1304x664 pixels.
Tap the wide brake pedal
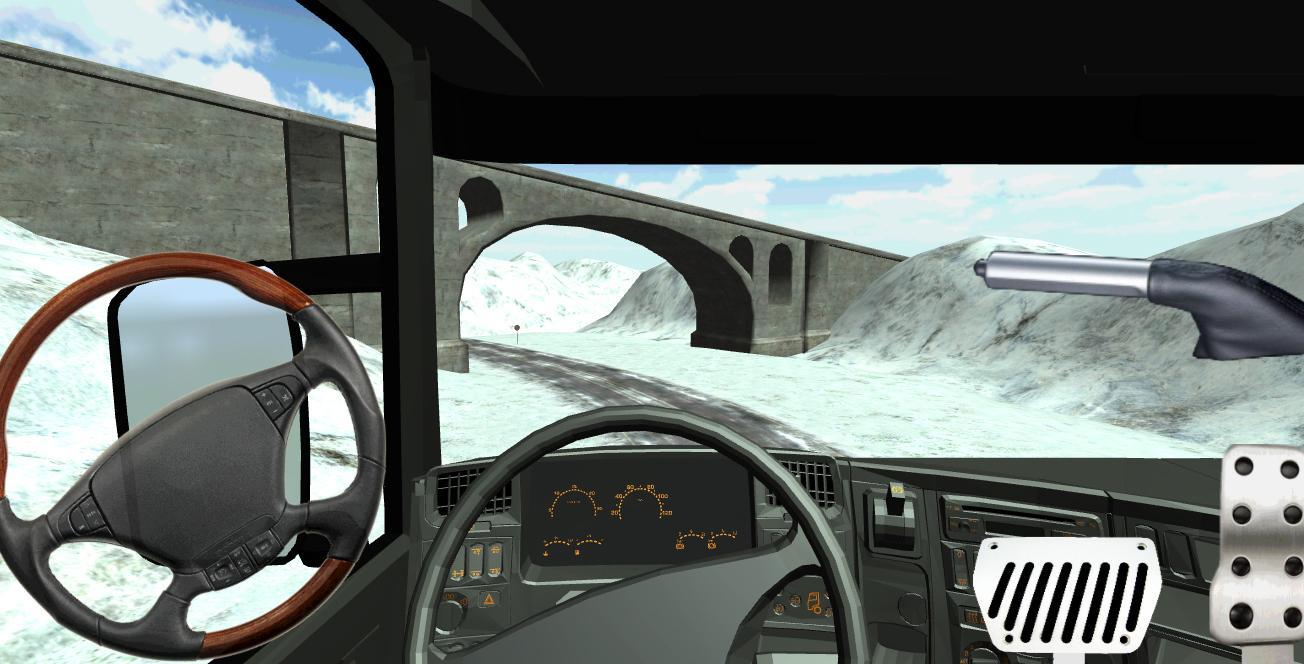(1066, 594)
